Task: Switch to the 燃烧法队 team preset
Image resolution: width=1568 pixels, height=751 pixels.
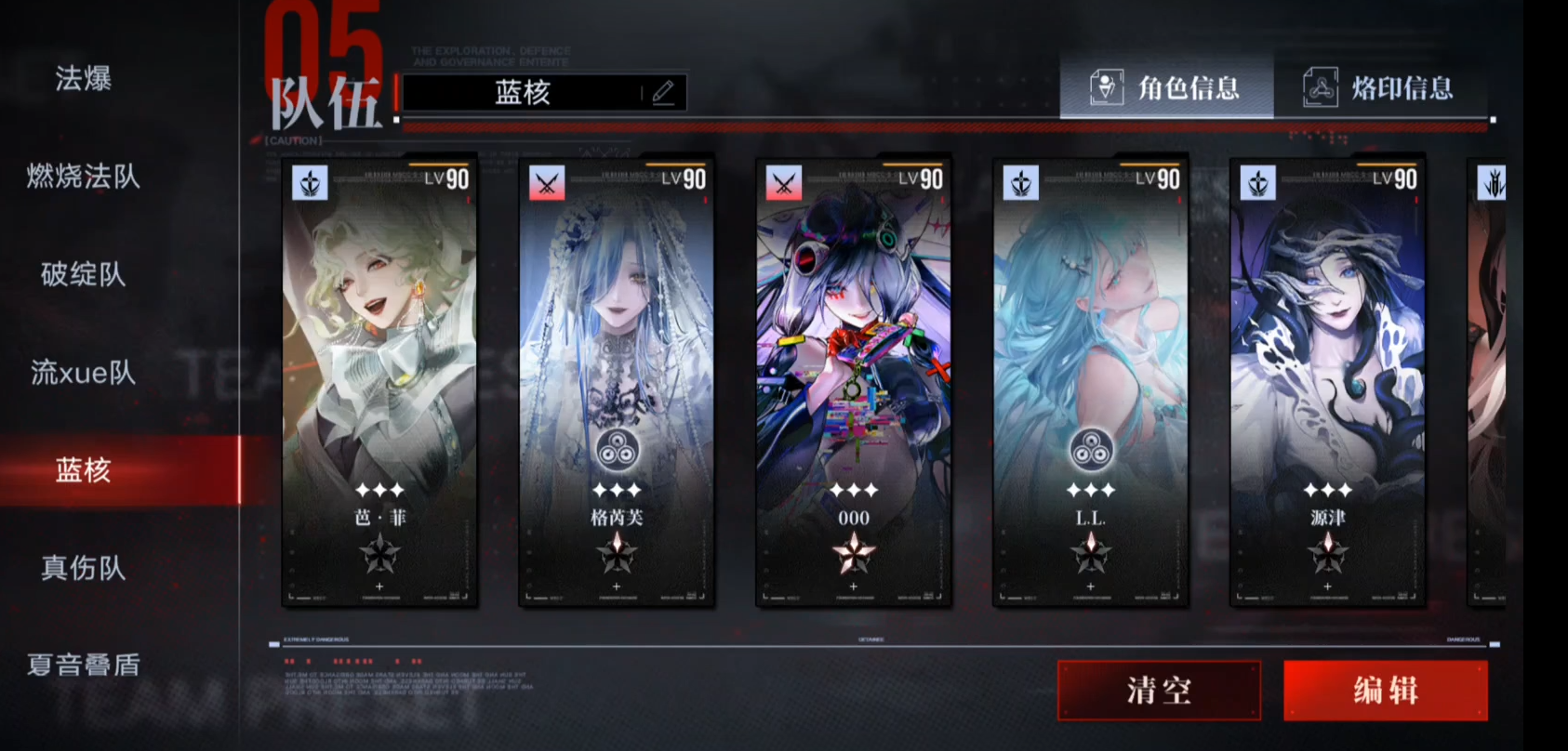Action: coord(84,176)
